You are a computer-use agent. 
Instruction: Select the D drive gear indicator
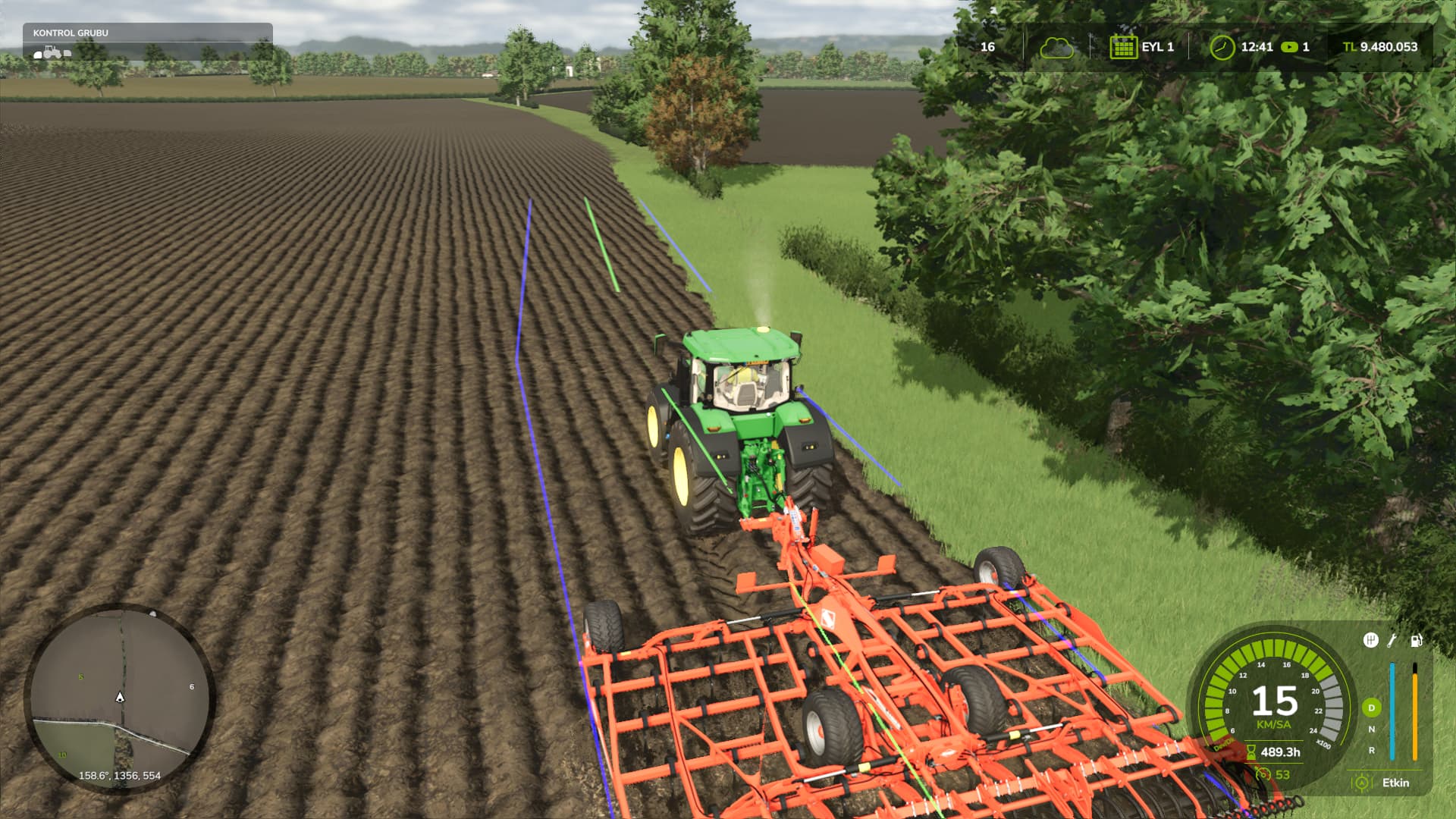click(1371, 708)
